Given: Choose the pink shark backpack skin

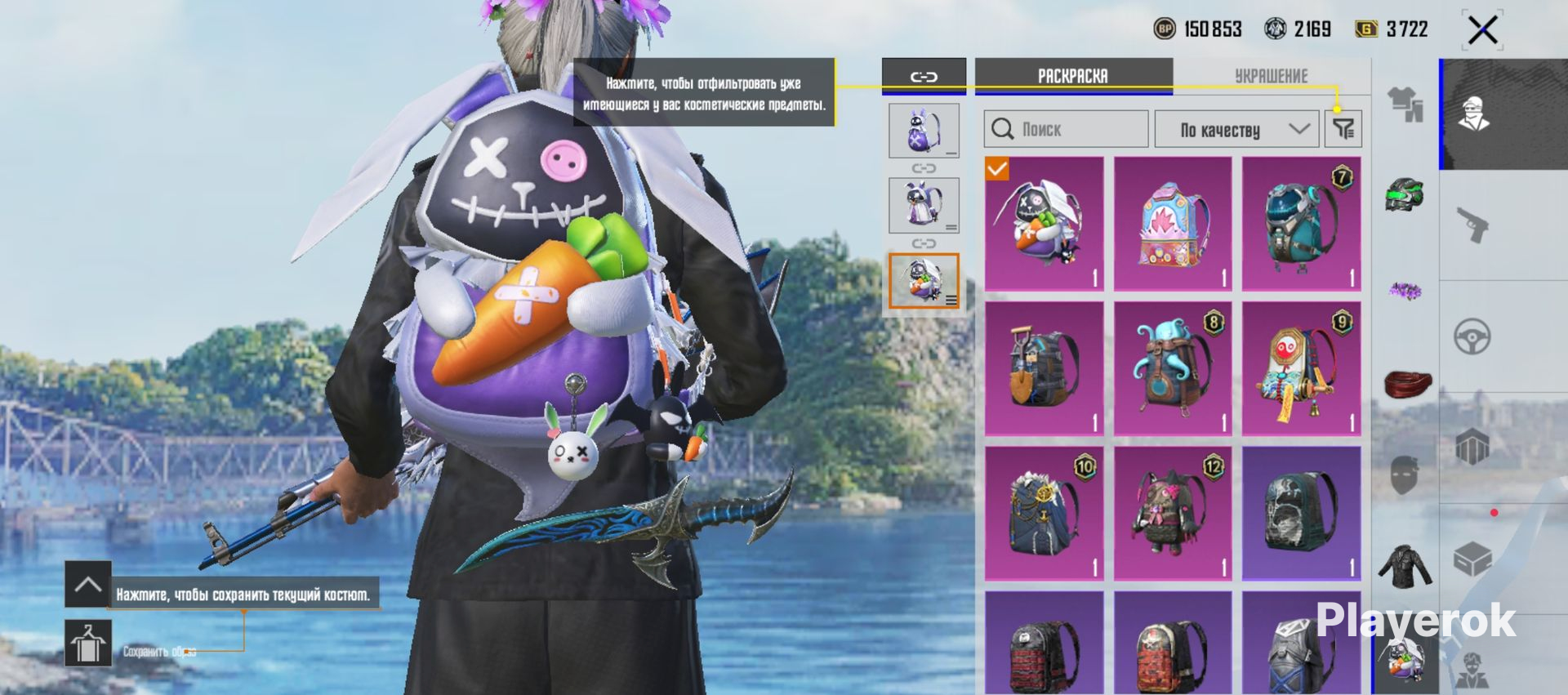Looking at the screenshot, I should point(1173,224).
